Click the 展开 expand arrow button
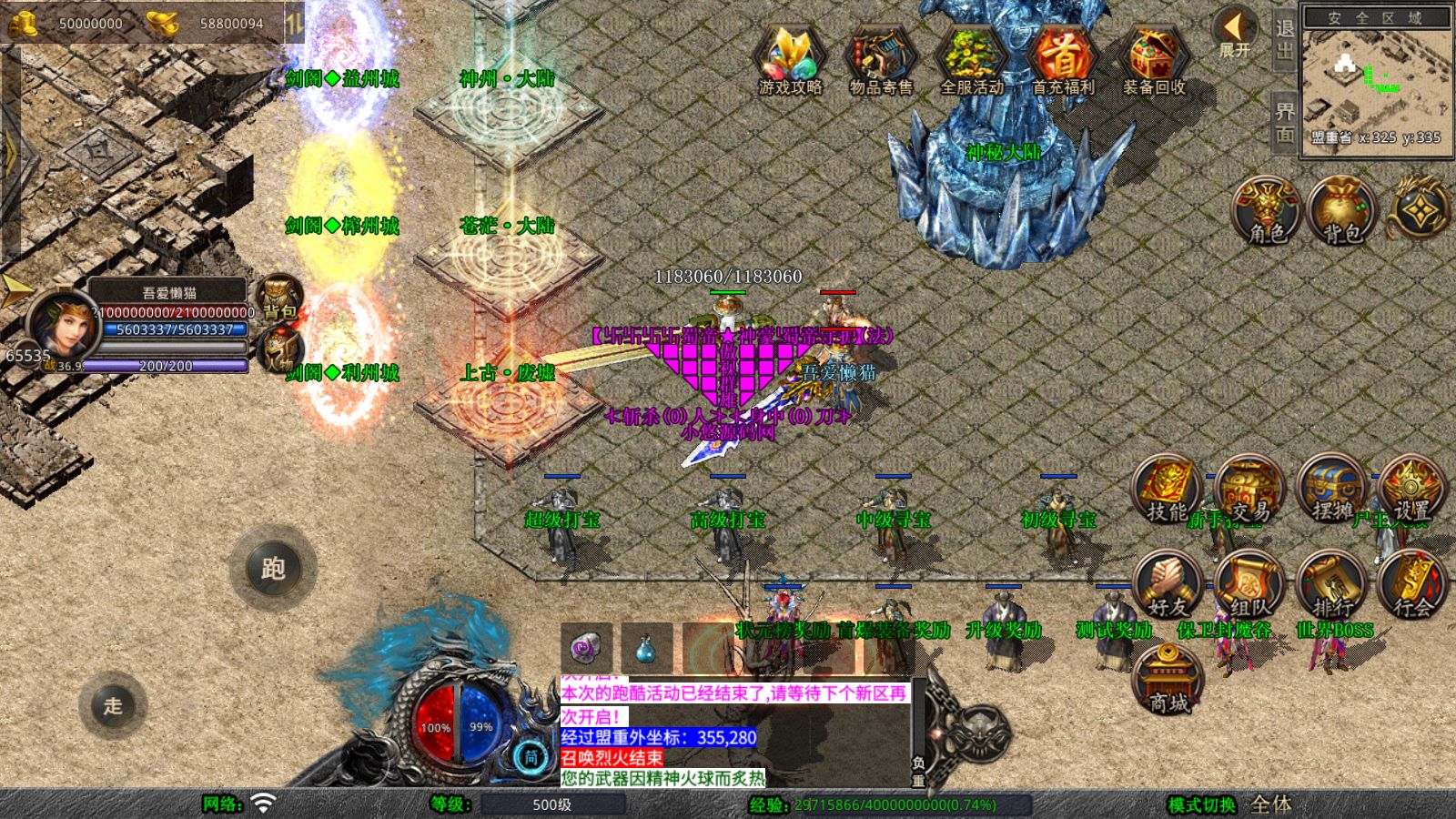The height and width of the screenshot is (819, 1456). 1235,35
